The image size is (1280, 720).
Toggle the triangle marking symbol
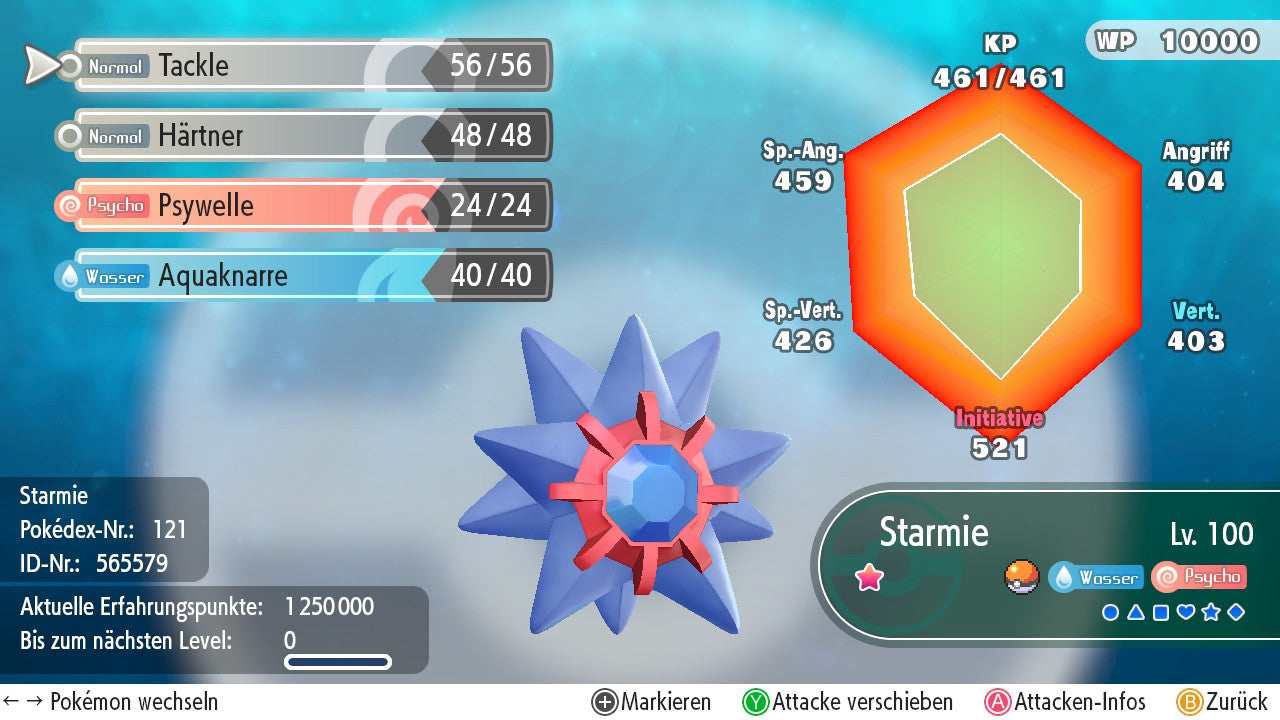pos(1135,613)
